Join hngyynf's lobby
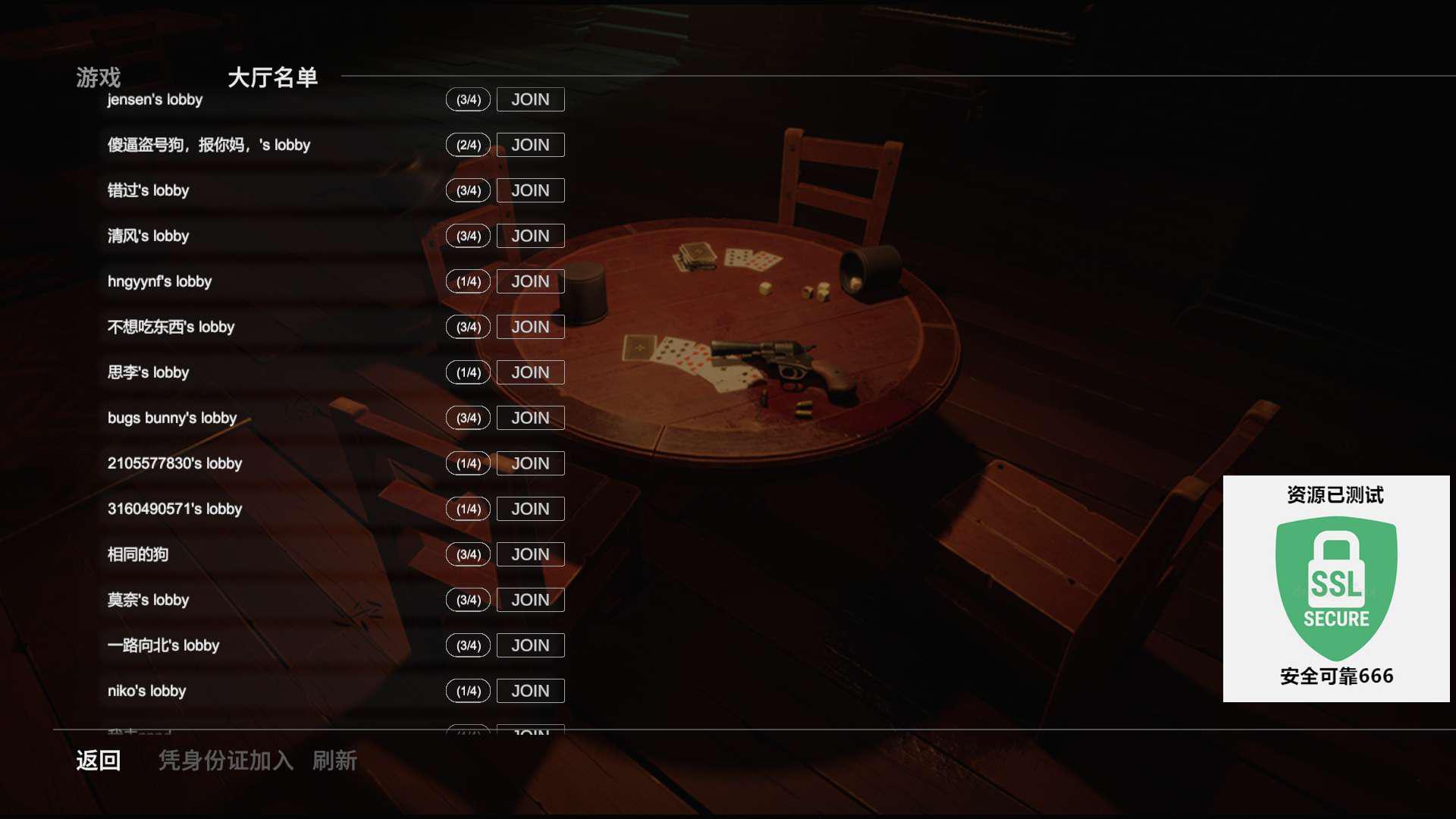Viewport: 1456px width, 819px height. pos(530,281)
